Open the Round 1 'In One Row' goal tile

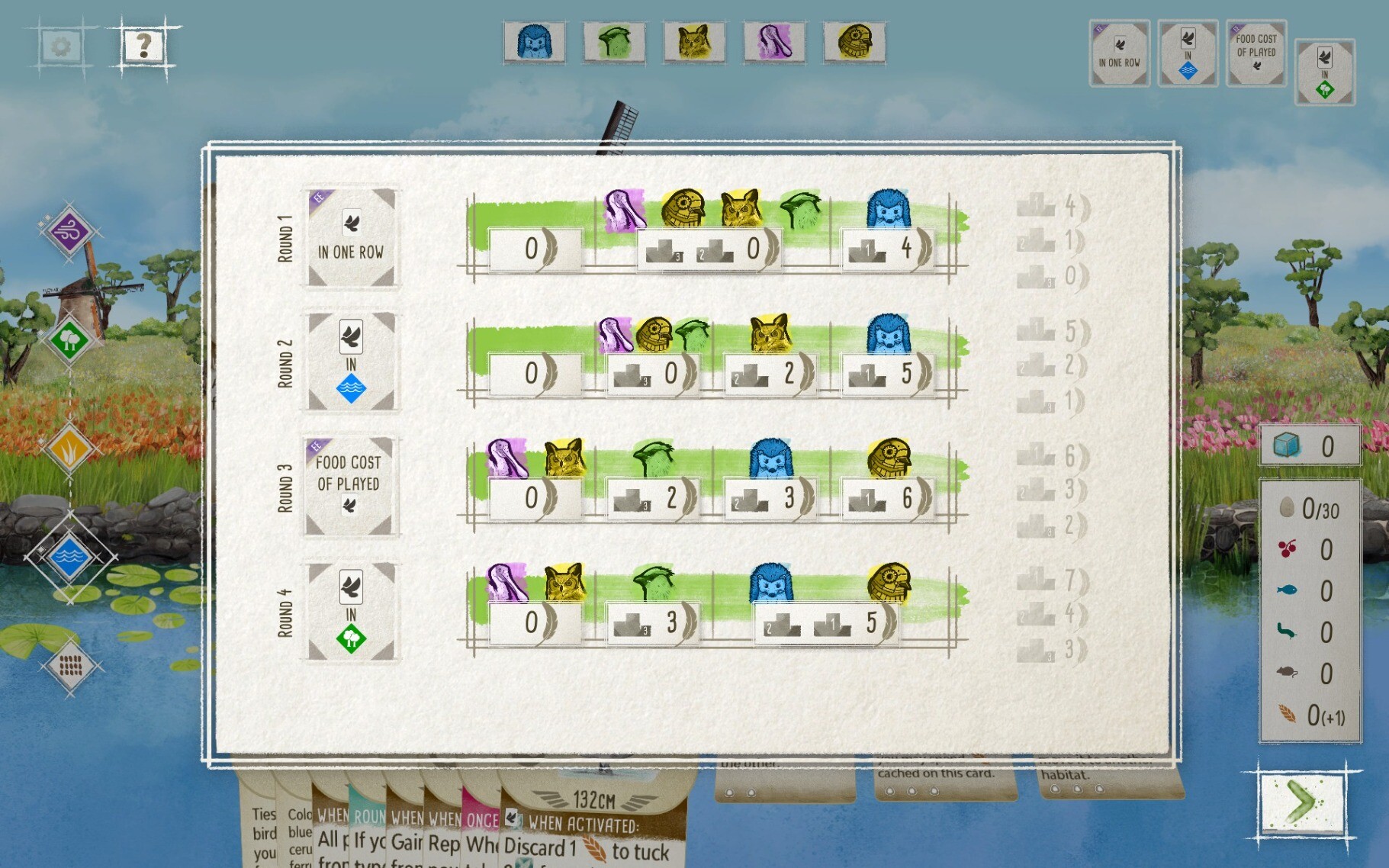351,238
